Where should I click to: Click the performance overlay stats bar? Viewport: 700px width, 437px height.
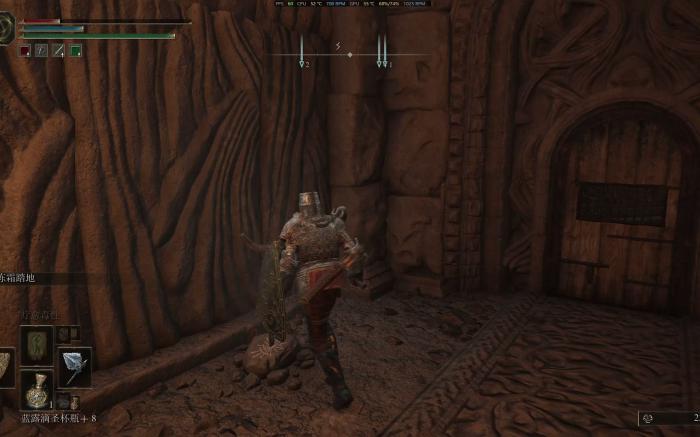click(350, 3)
